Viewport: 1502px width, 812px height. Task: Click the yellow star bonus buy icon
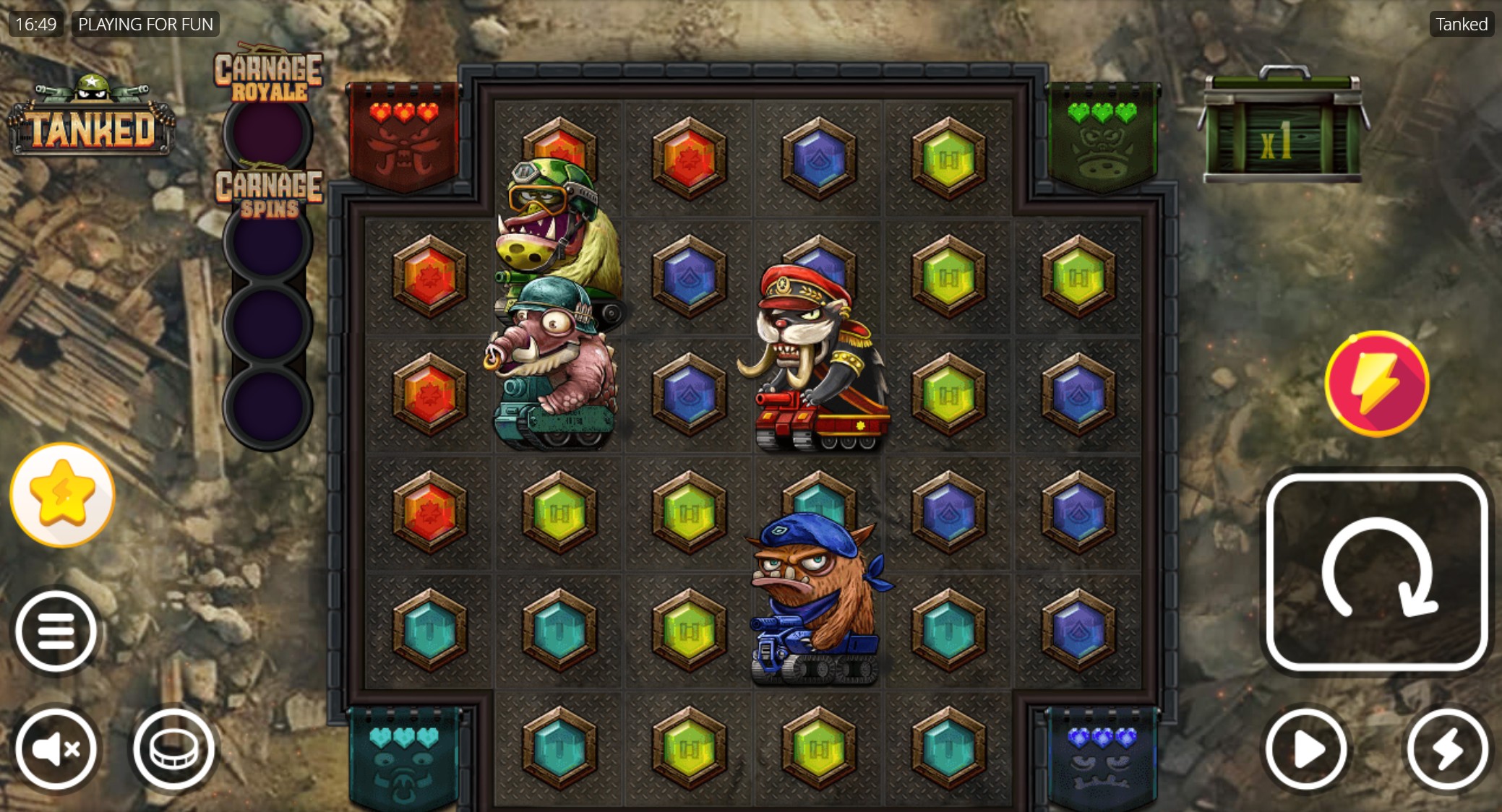61,493
